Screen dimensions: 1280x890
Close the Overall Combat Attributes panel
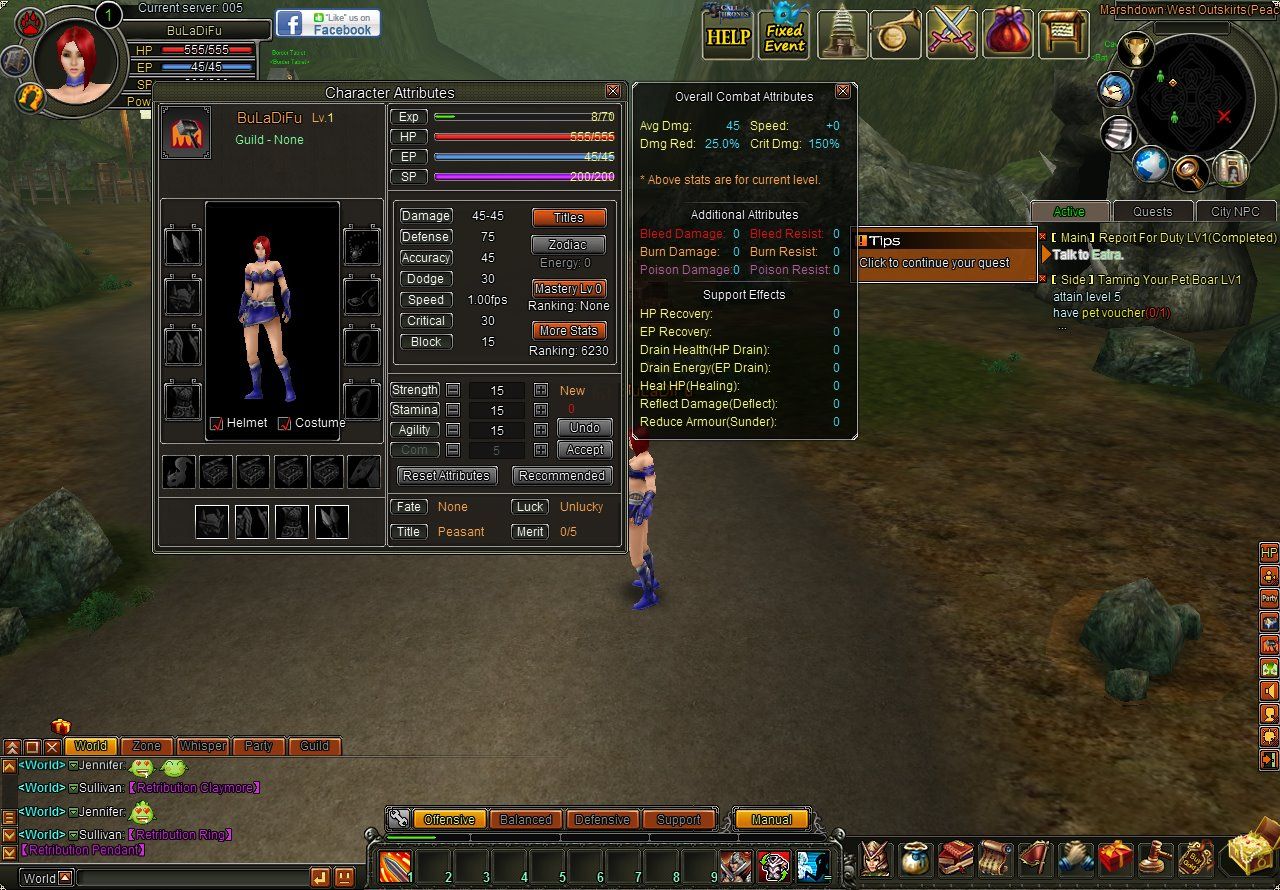click(843, 91)
